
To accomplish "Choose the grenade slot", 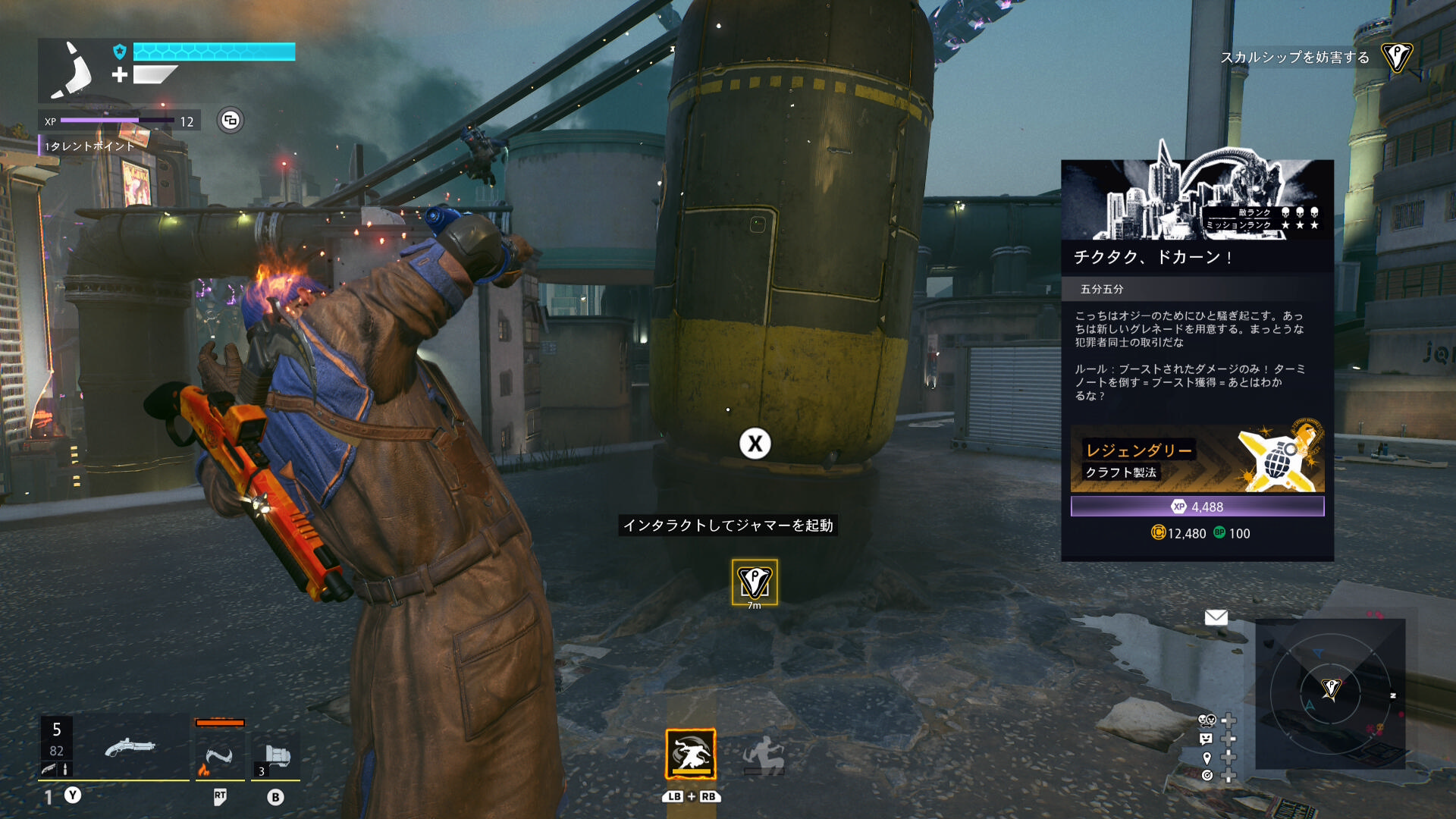I will pyautogui.click(x=276, y=756).
